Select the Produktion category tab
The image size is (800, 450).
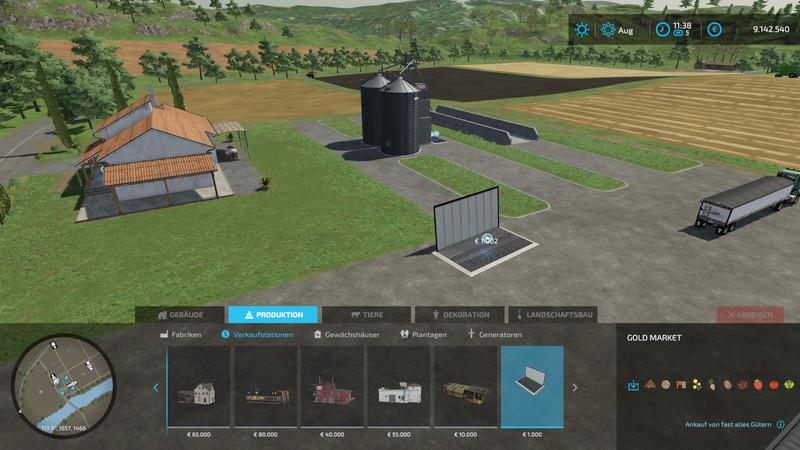[x=272, y=314]
